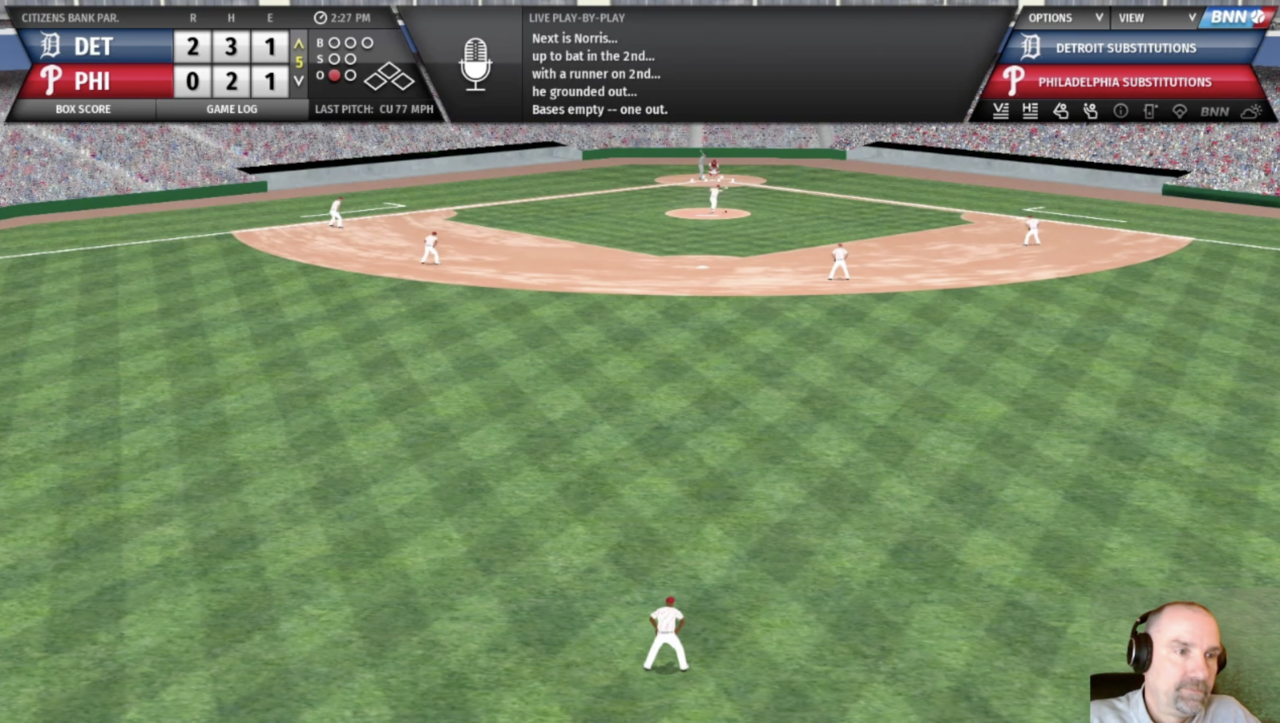
Task: Open the stadium view icon
Action: point(1180,111)
